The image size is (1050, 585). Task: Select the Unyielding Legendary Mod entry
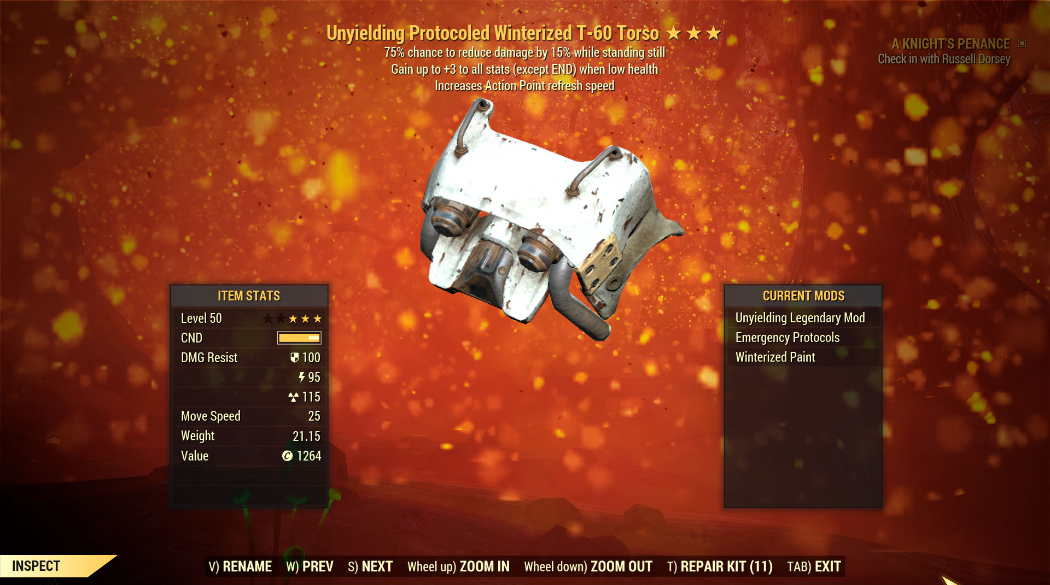(x=800, y=318)
